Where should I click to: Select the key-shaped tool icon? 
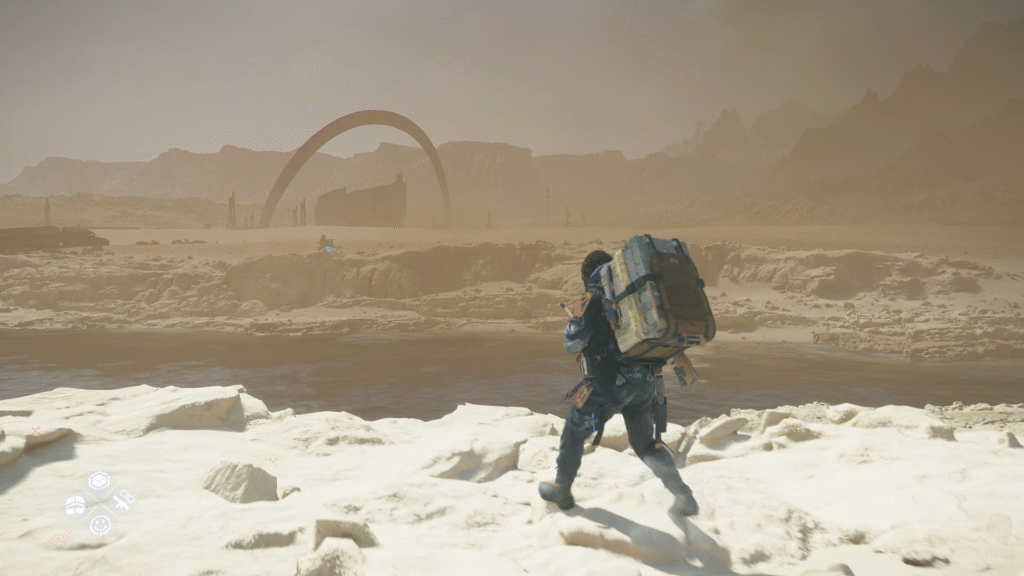pyautogui.click(x=122, y=500)
